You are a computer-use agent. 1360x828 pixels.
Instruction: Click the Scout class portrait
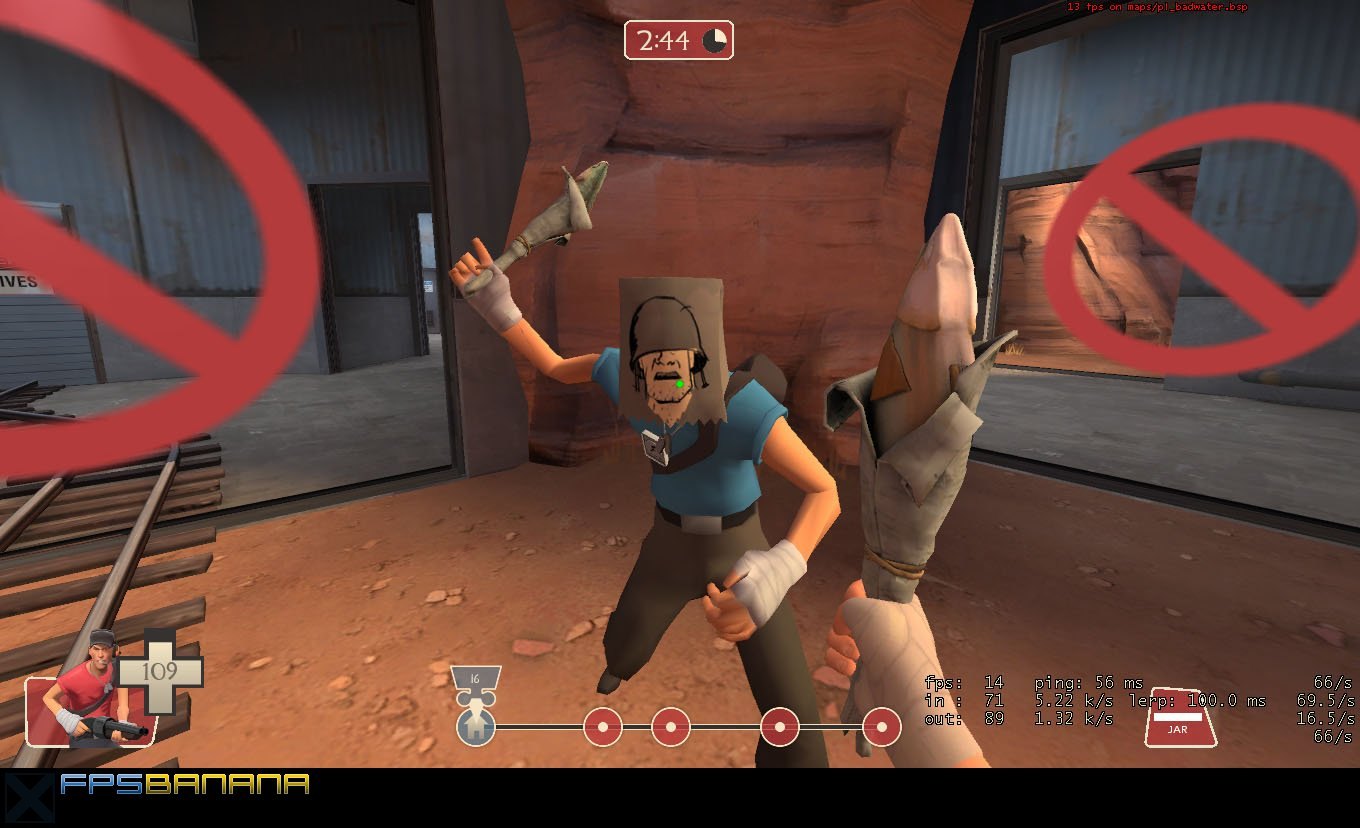[x=88, y=692]
